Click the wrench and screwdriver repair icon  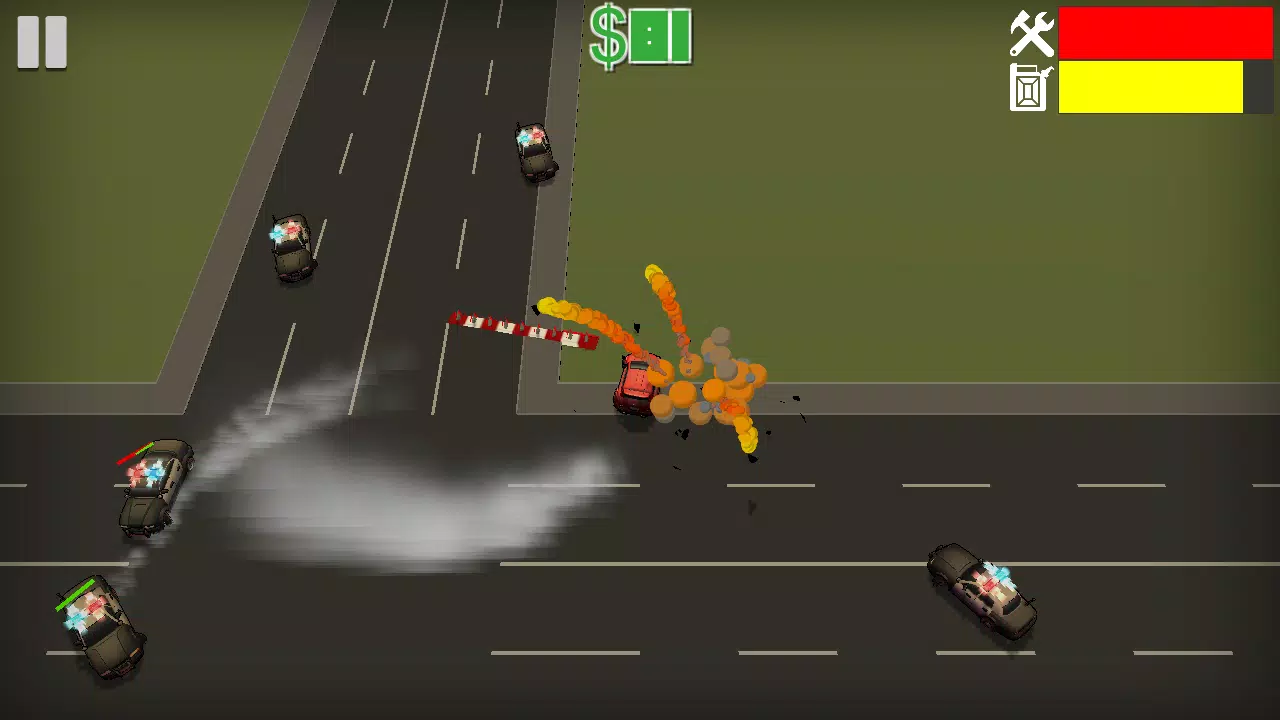1033,33
